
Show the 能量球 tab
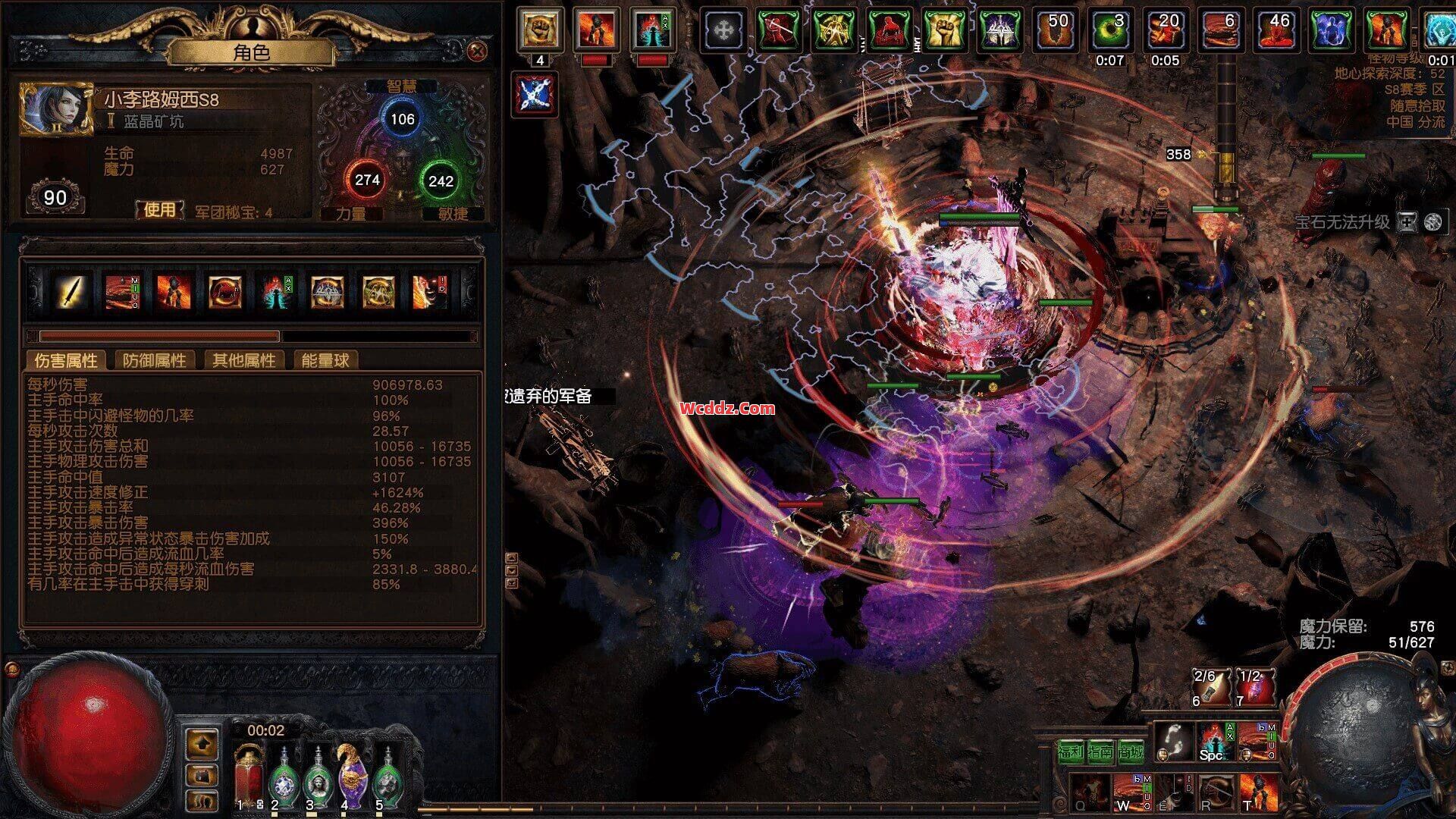click(325, 360)
